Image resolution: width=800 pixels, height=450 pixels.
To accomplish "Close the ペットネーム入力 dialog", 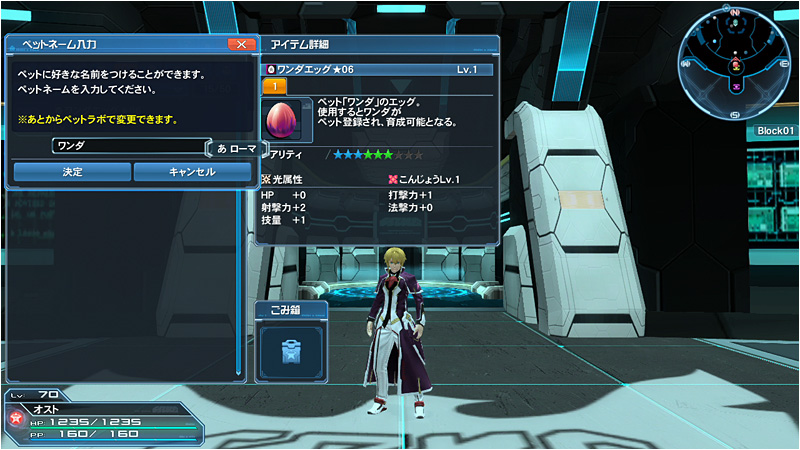I will (x=241, y=44).
